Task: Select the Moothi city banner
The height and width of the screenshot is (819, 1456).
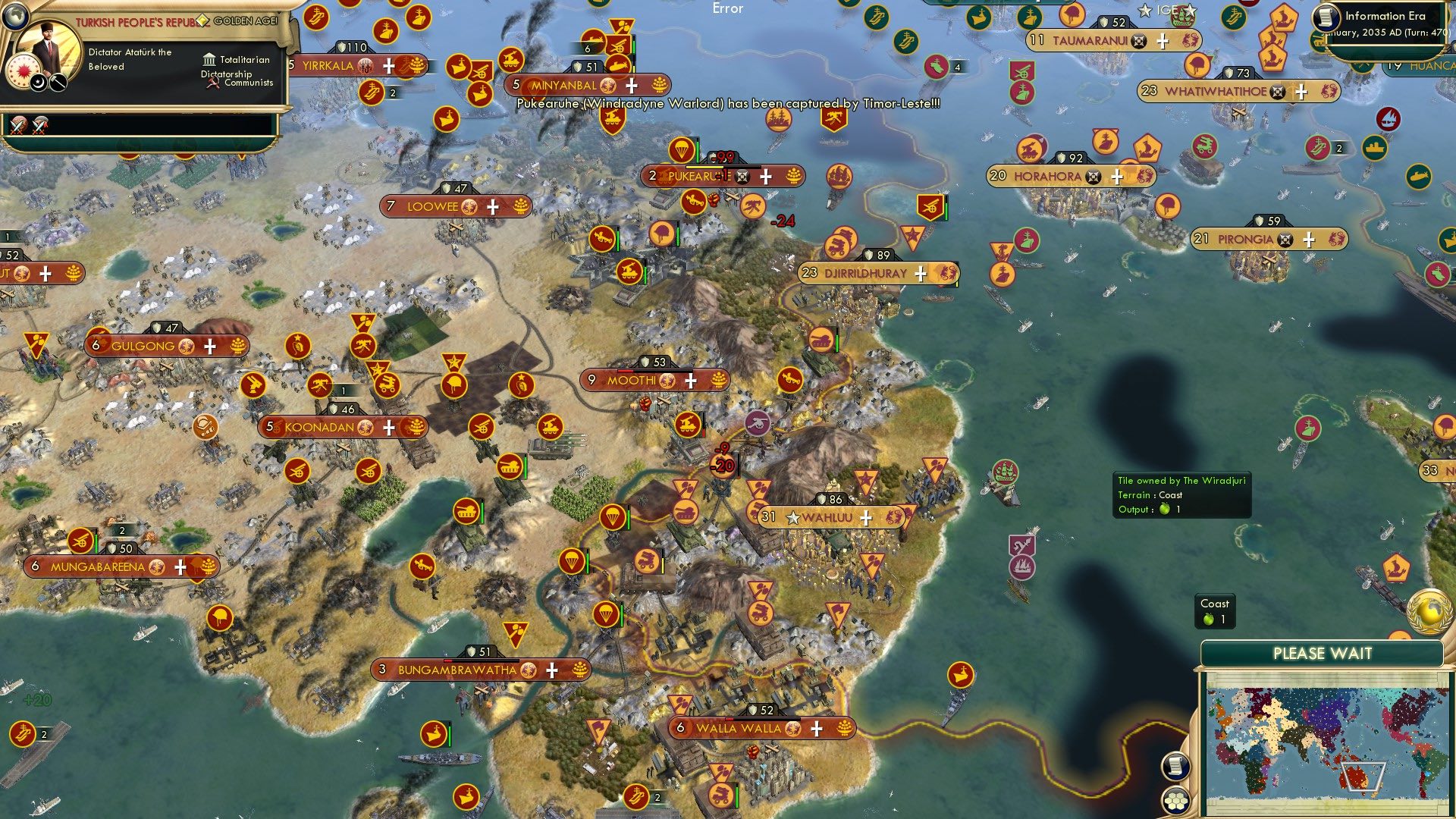Action: tap(631, 381)
